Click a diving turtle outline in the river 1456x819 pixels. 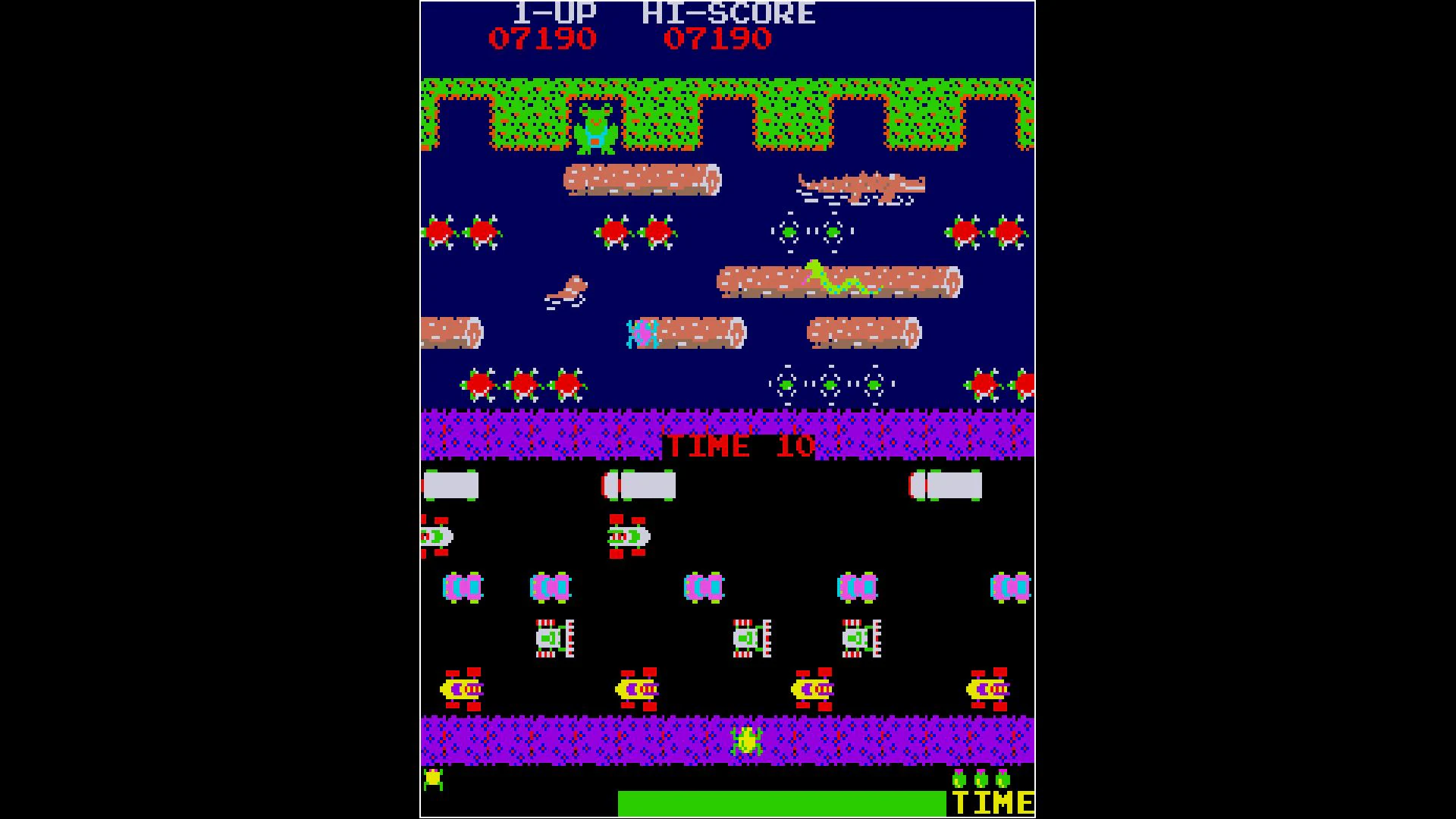point(789,231)
